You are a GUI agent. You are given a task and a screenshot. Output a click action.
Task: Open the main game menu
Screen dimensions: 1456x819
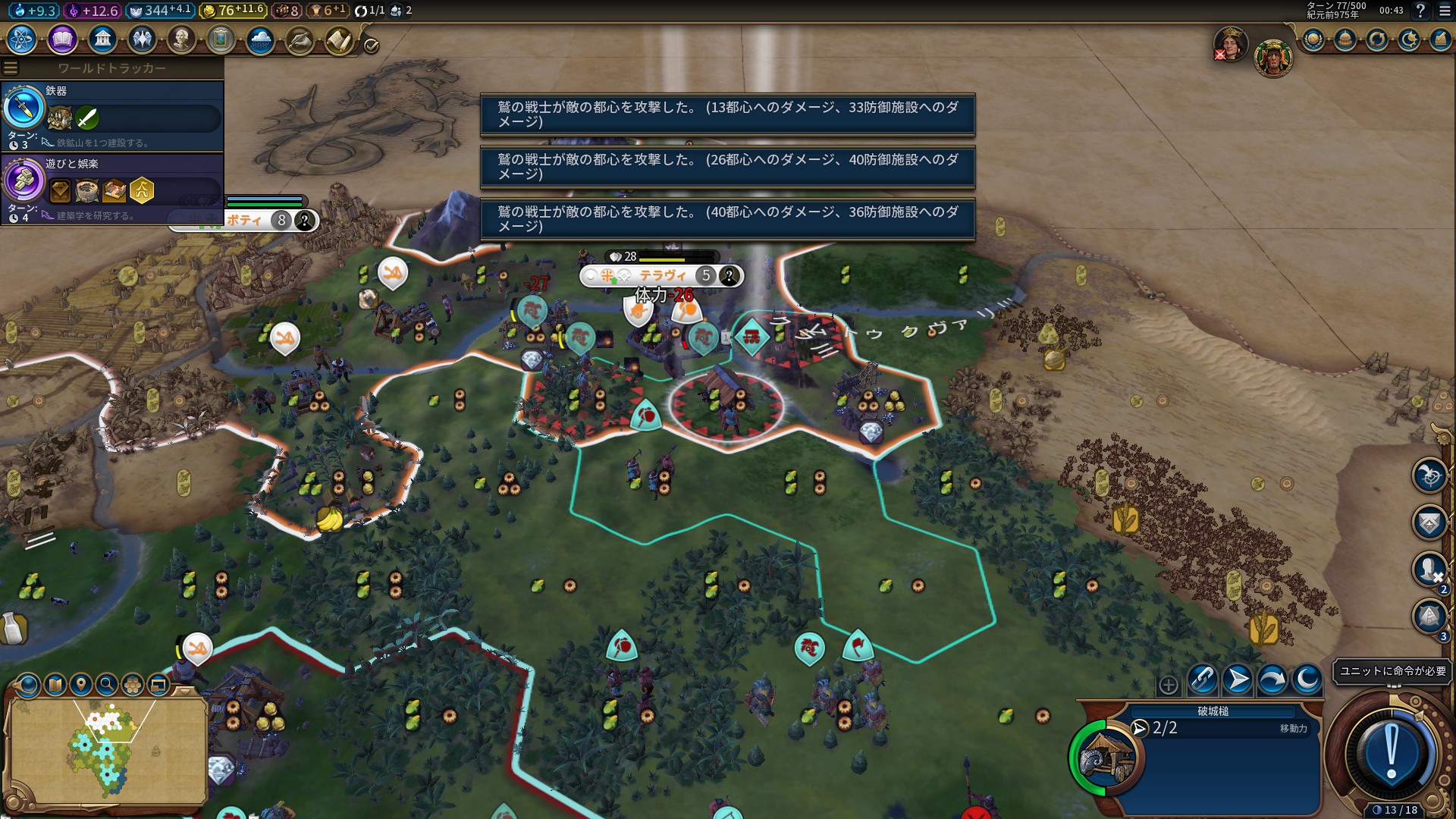(1444, 11)
